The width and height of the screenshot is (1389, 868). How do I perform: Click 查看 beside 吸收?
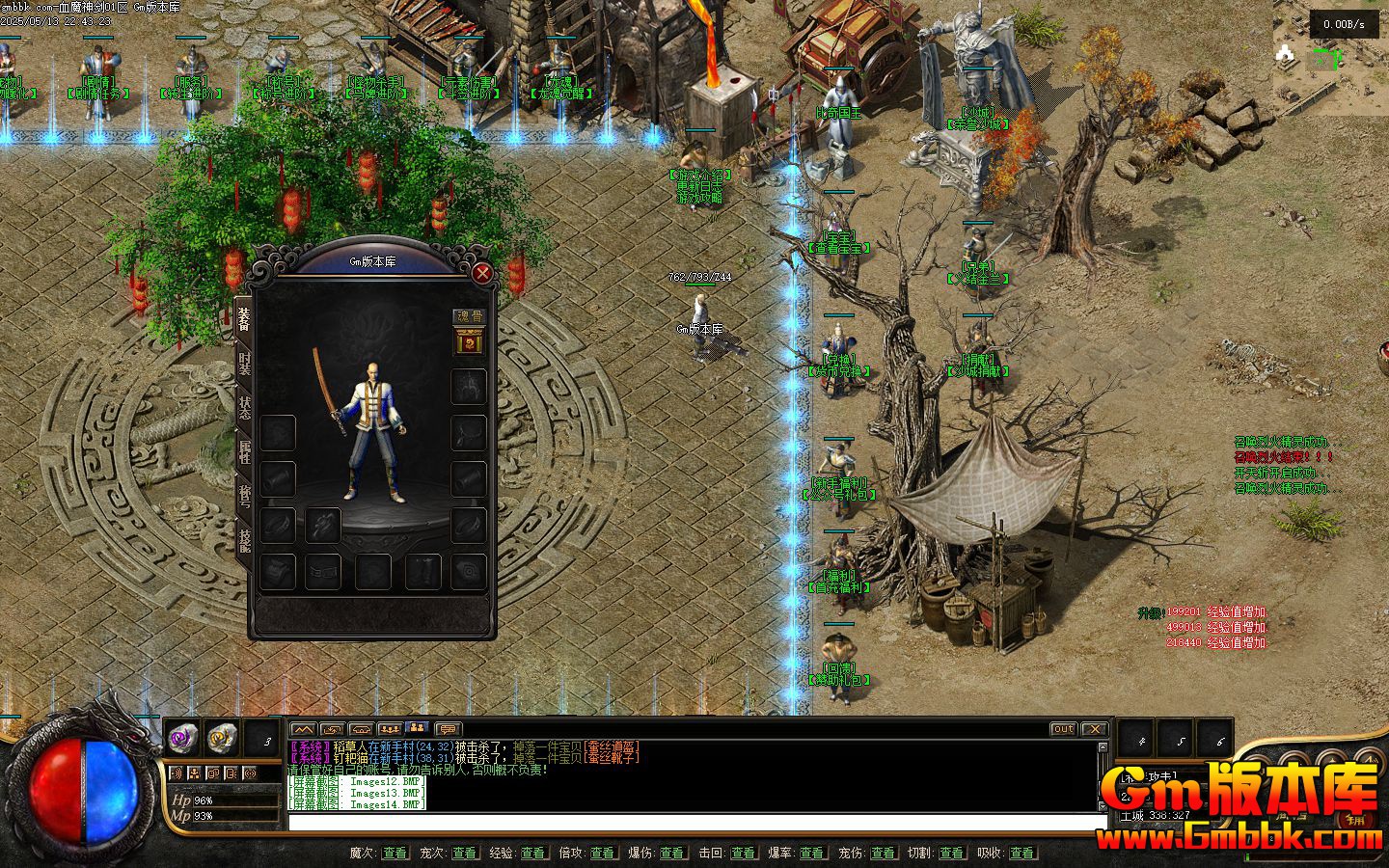coord(1021,853)
